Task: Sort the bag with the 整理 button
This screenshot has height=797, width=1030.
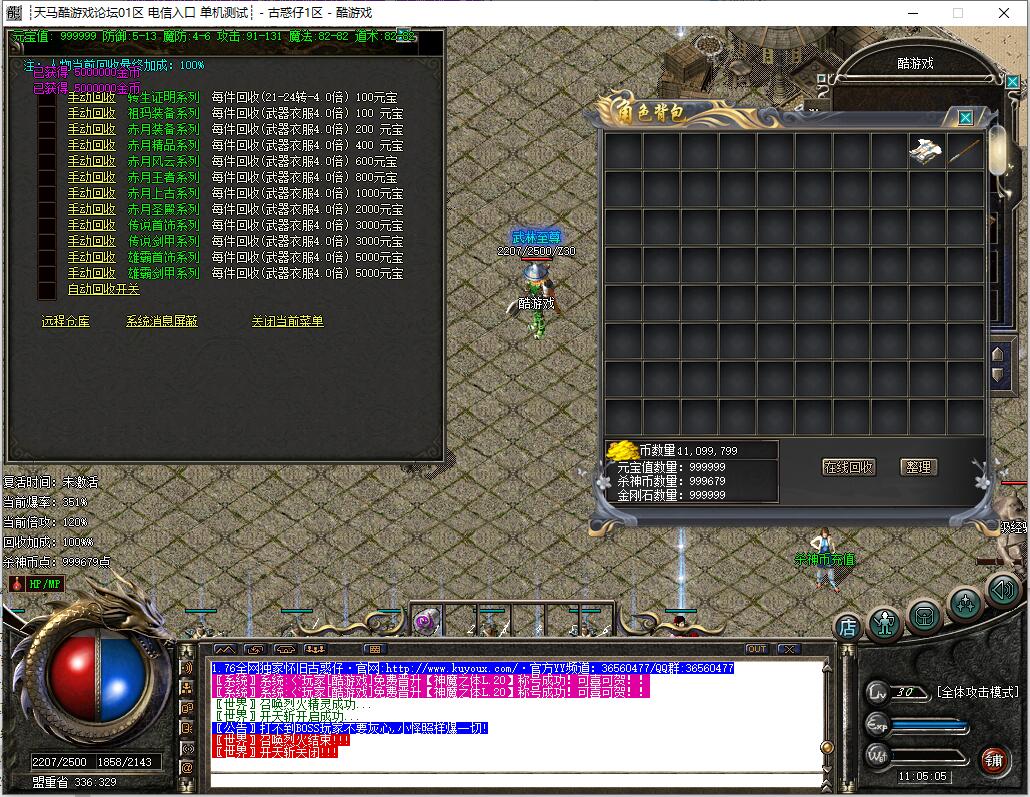Action: point(916,467)
